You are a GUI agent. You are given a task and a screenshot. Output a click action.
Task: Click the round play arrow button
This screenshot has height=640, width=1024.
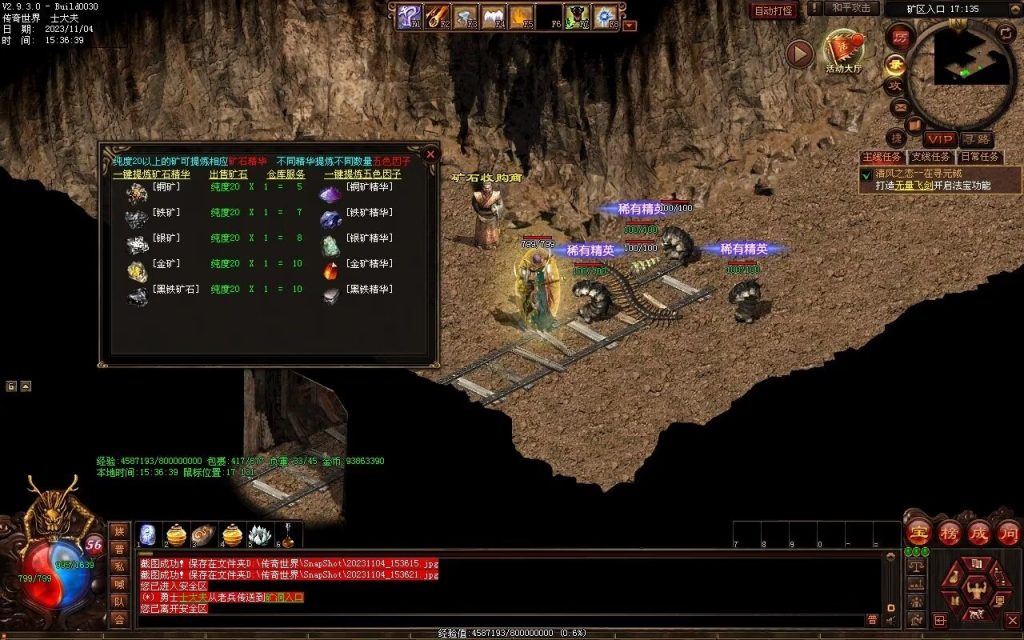click(x=799, y=54)
